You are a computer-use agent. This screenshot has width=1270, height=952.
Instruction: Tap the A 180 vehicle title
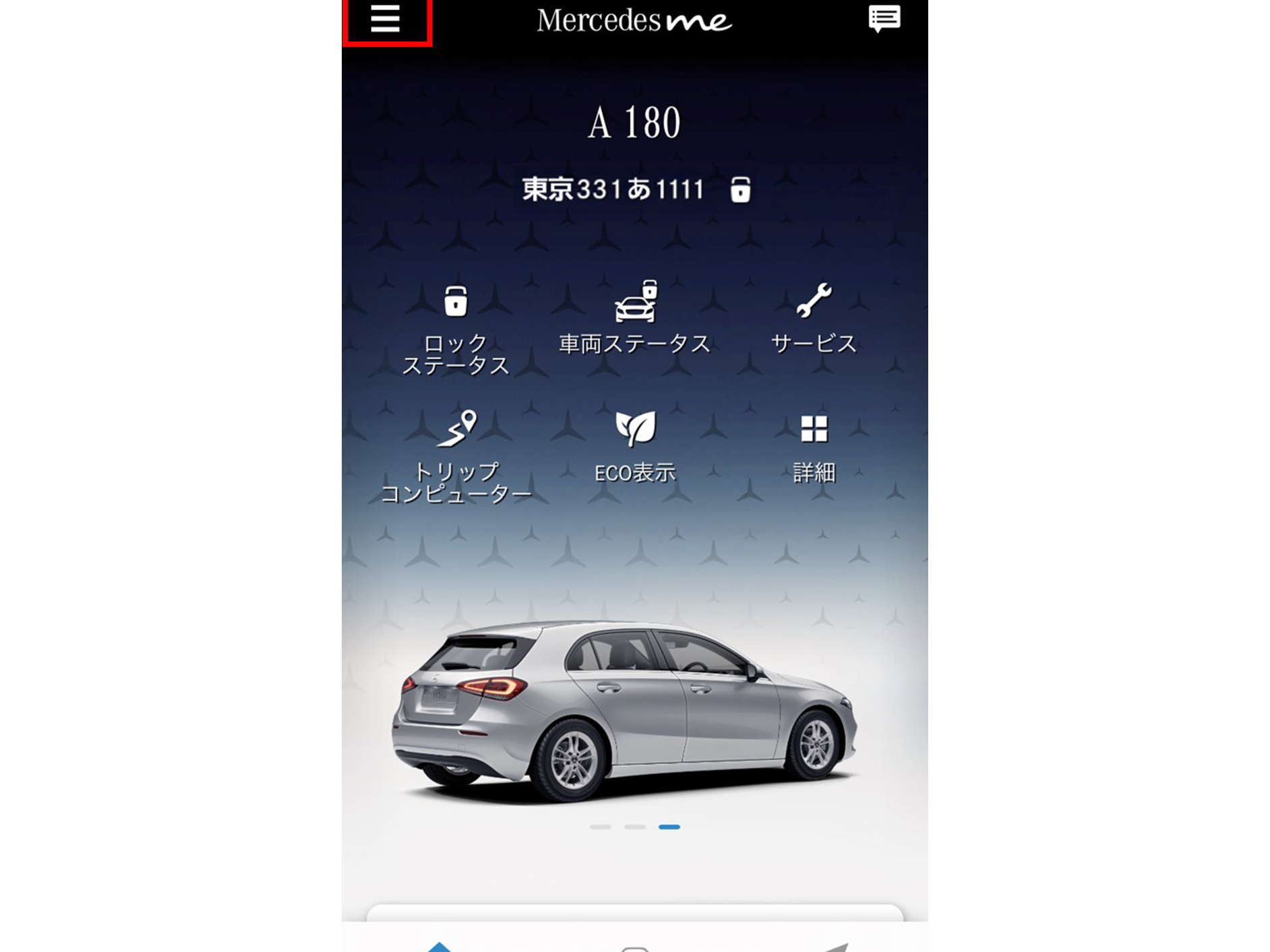coord(634,123)
